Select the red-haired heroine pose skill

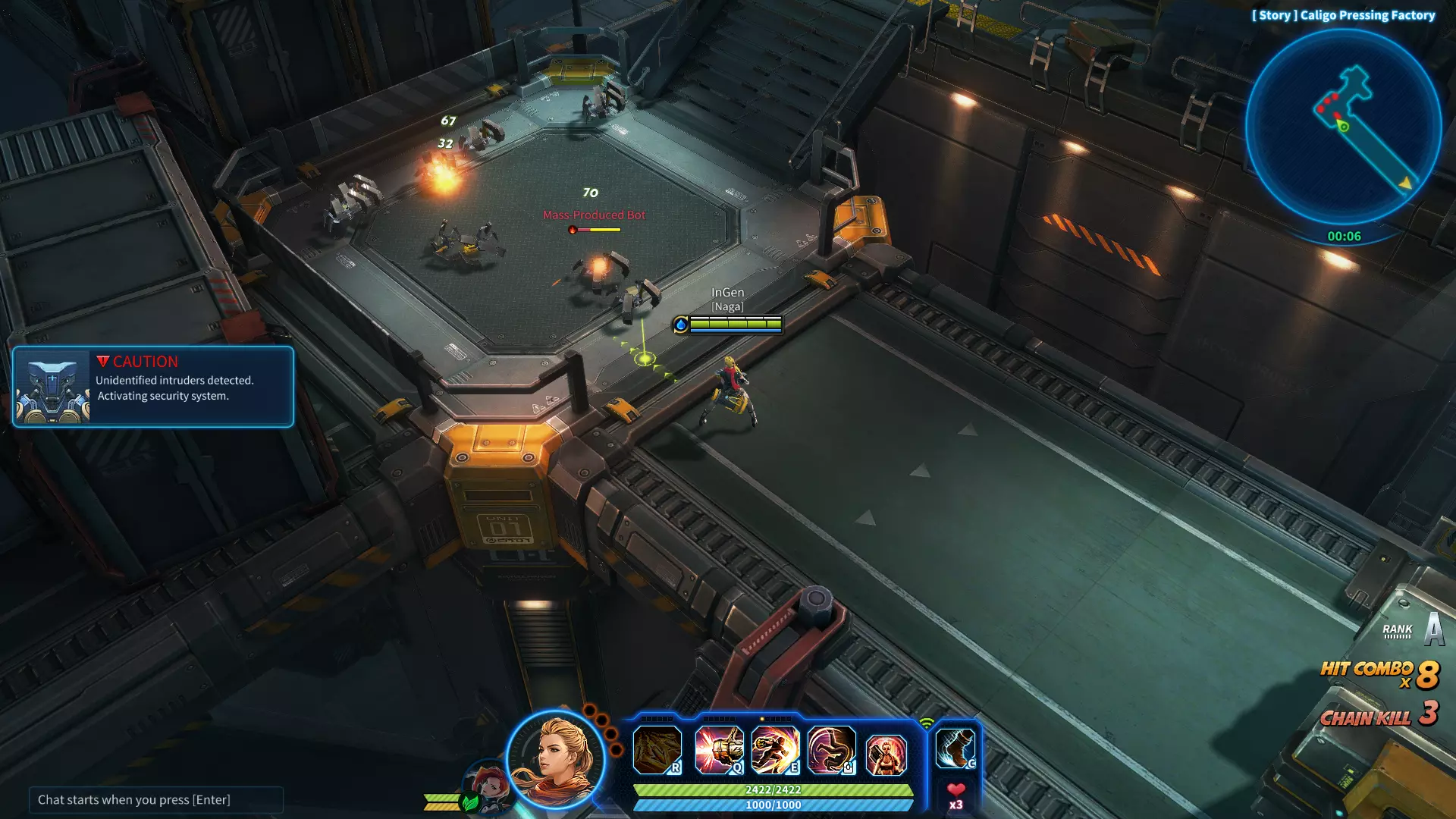tap(886, 753)
